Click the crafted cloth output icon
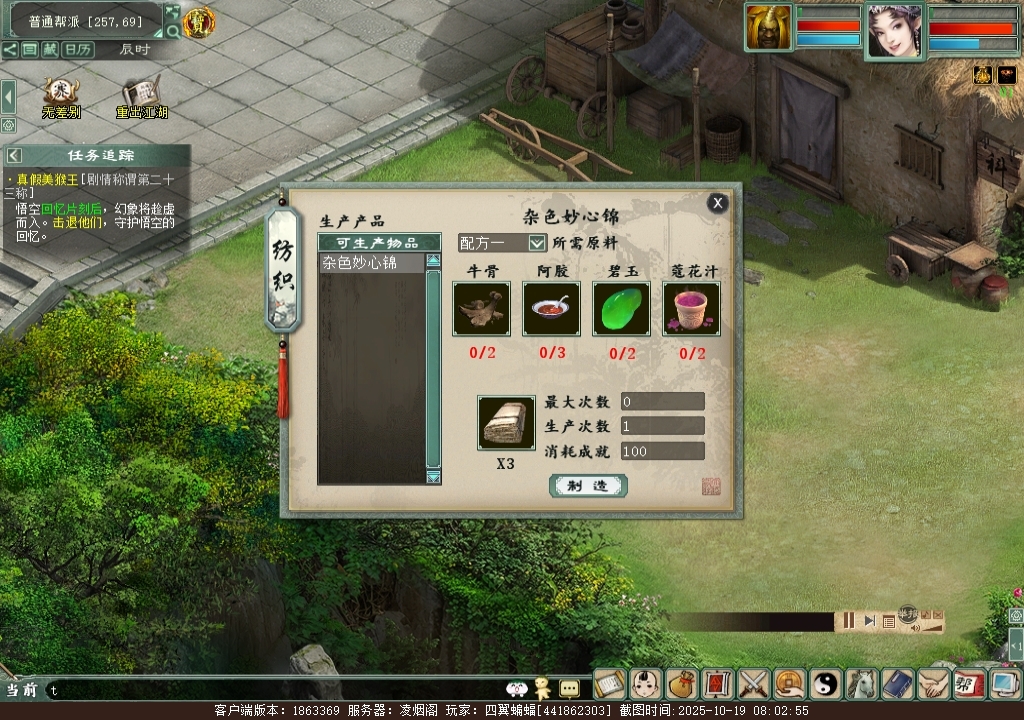1024x720 pixels. 506,422
